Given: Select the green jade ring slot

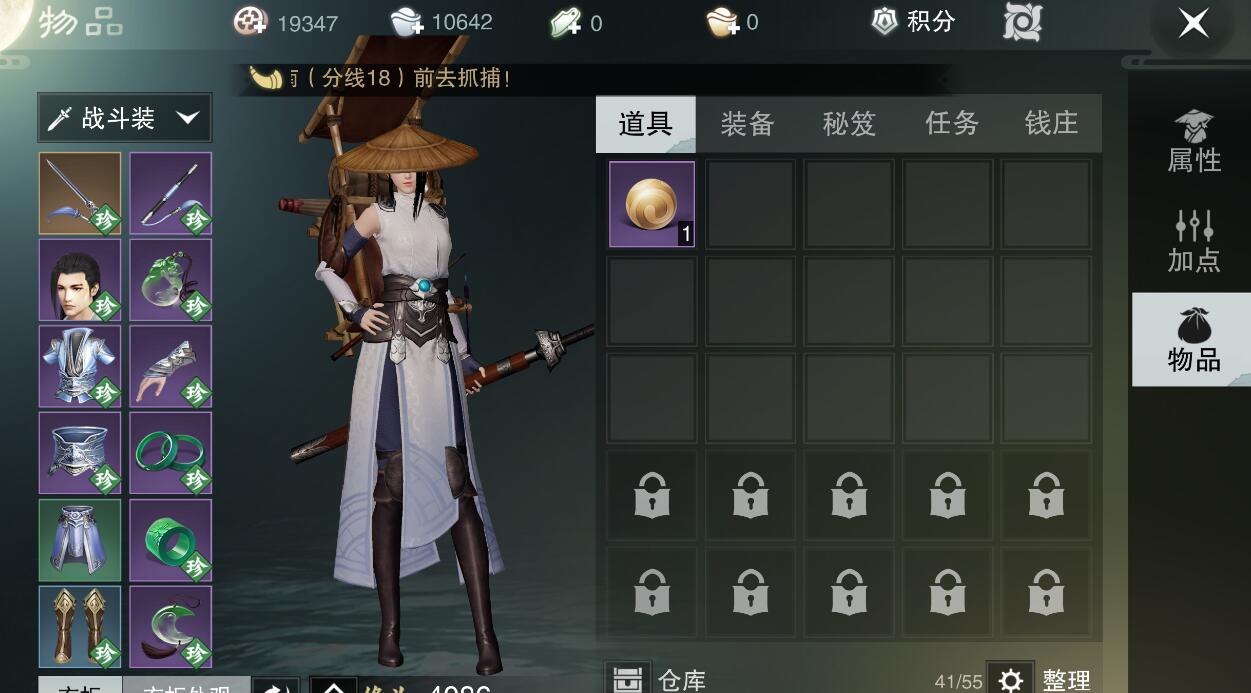Looking at the screenshot, I should point(170,540).
